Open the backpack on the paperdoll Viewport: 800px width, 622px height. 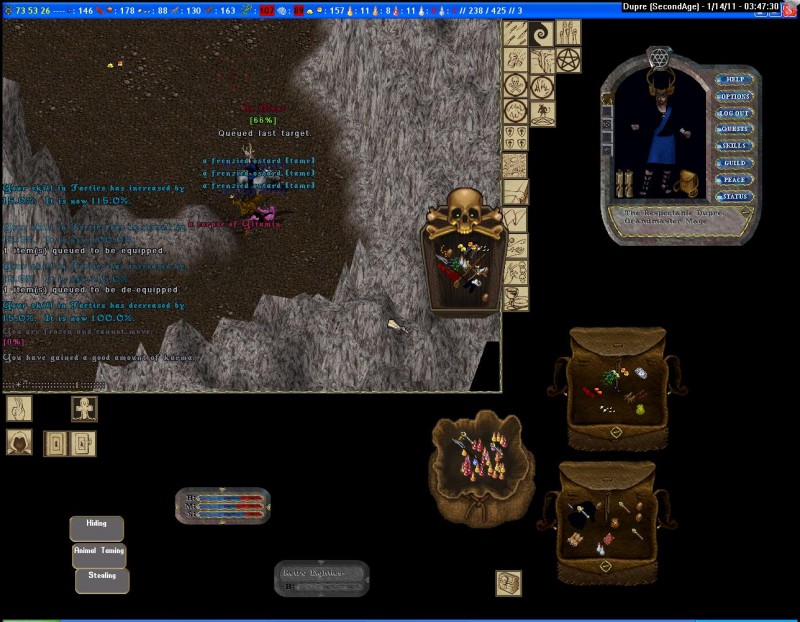(x=686, y=182)
